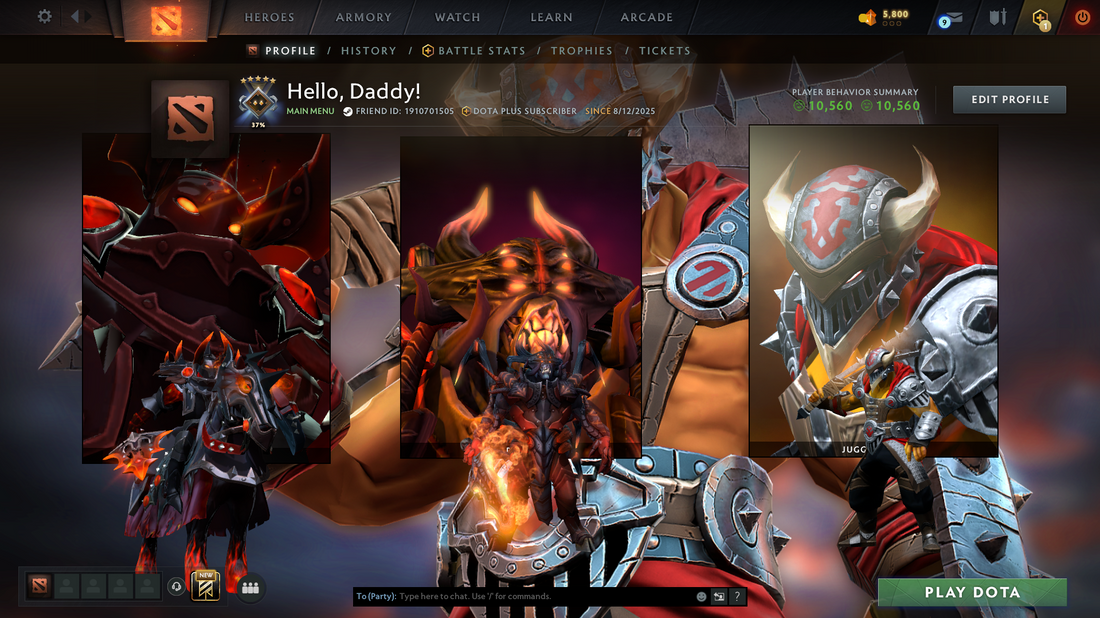Select the Learn menu
Viewport: 1100px width, 618px height.
tap(552, 17)
